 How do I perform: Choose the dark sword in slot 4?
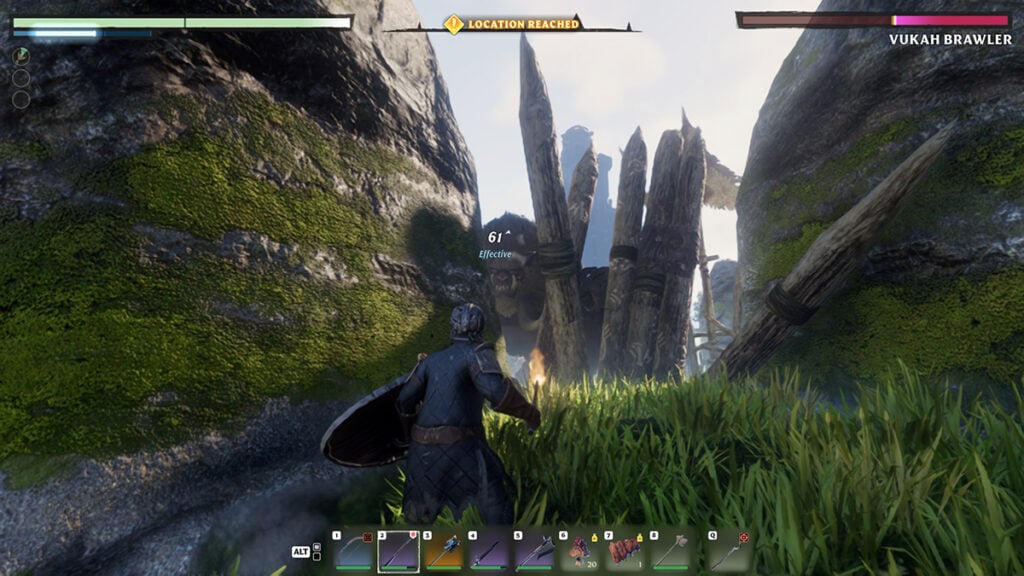pyautogui.click(x=490, y=551)
